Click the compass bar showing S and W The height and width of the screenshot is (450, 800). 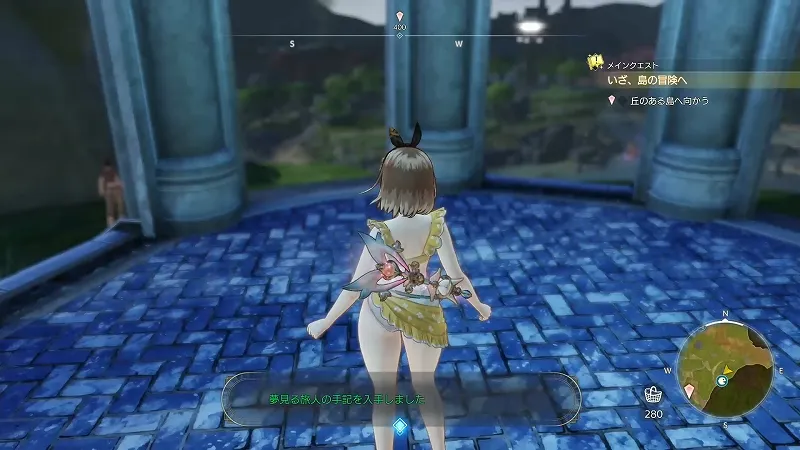tap(400, 40)
